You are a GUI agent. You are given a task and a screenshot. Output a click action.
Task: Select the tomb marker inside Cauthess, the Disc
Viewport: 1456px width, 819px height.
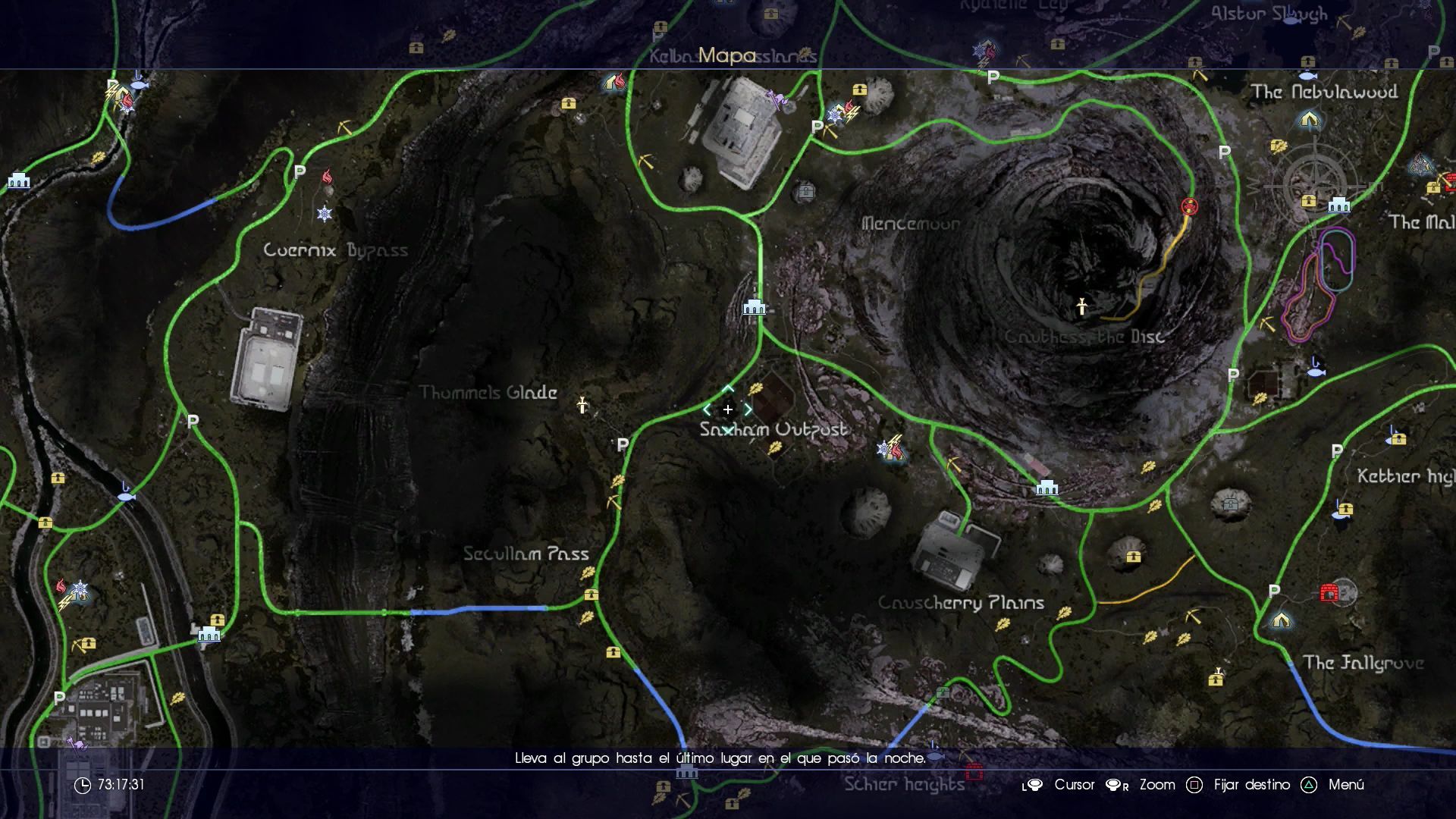pyautogui.click(x=1082, y=306)
